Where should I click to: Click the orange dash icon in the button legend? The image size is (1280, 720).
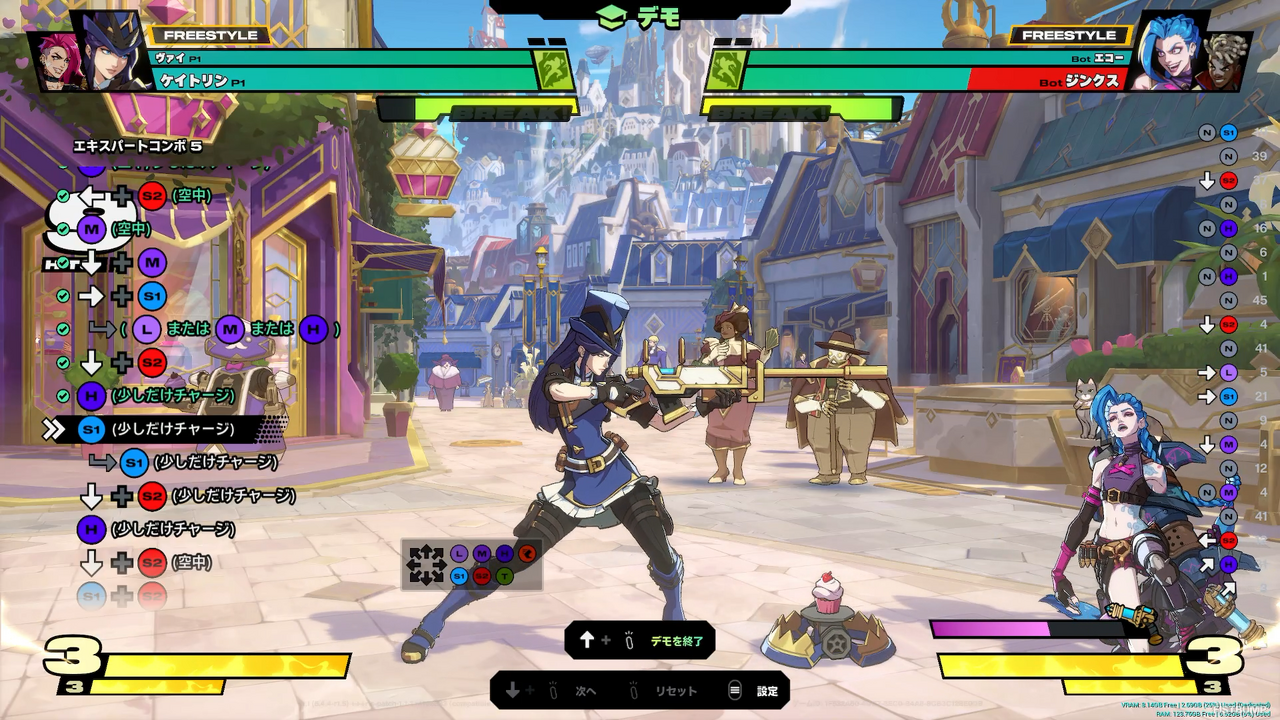(527, 553)
